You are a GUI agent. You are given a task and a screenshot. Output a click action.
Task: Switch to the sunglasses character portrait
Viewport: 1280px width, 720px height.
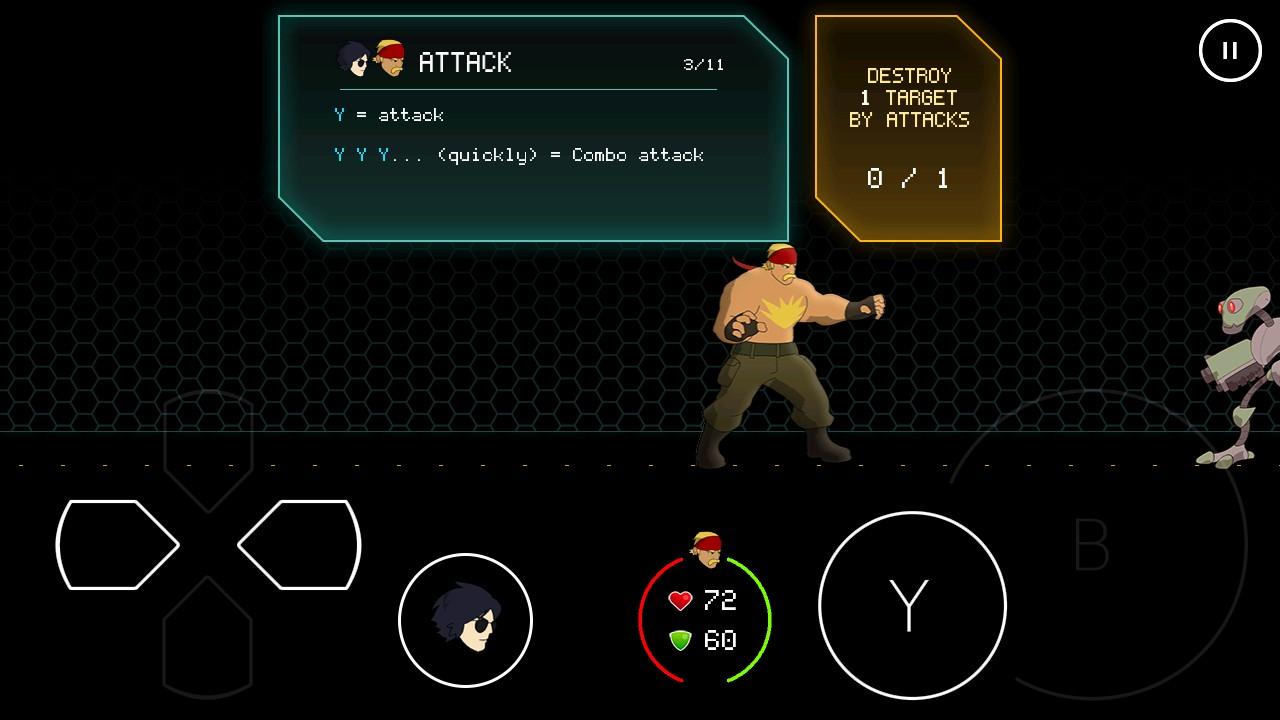(x=465, y=620)
